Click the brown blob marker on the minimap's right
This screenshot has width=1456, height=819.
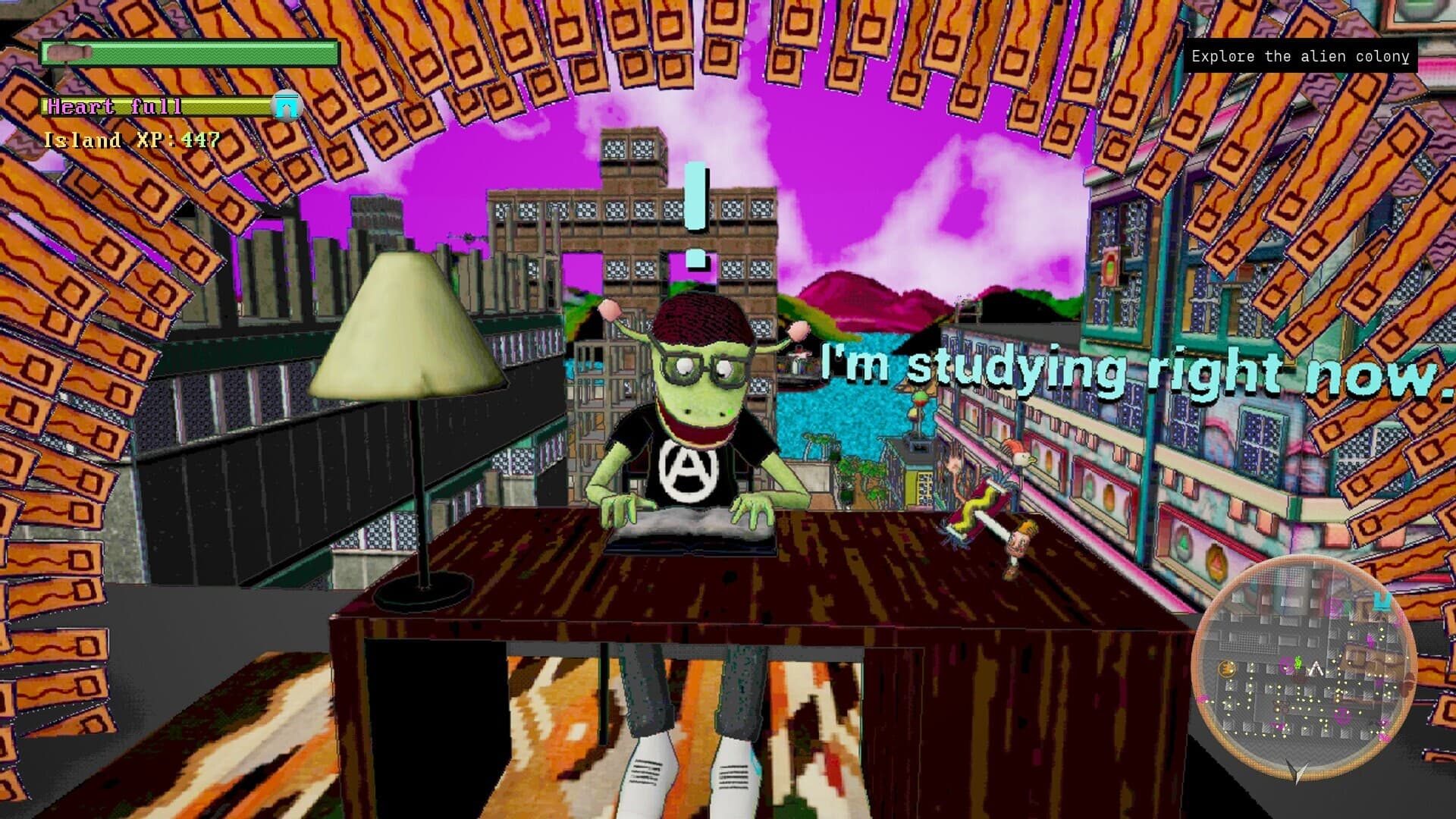coord(1409,685)
